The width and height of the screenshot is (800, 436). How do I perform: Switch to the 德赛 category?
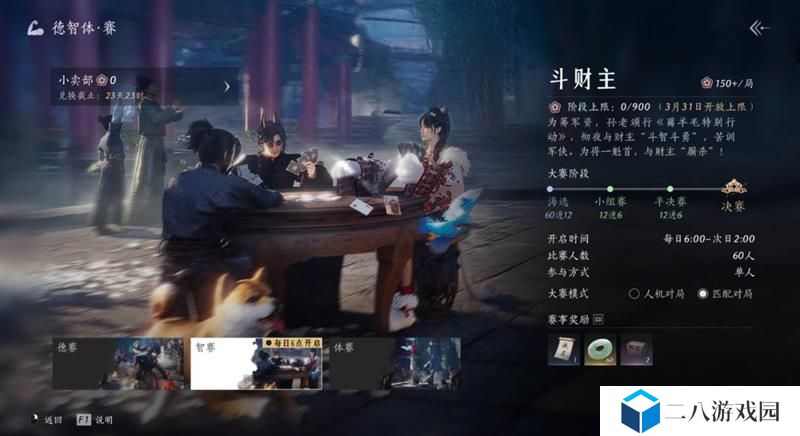pos(118,364)
